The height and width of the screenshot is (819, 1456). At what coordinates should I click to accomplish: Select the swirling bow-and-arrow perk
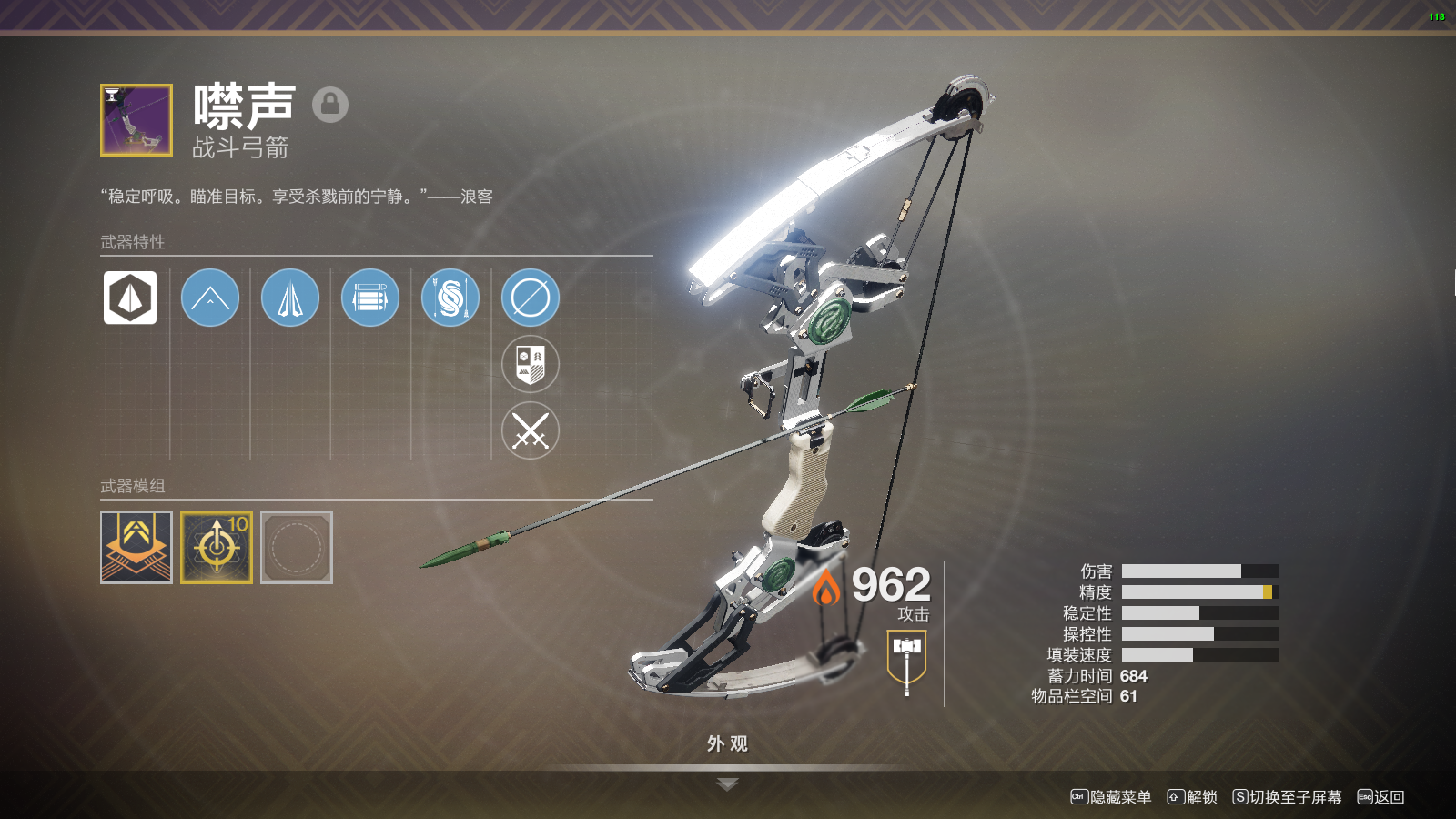point(450,298)
